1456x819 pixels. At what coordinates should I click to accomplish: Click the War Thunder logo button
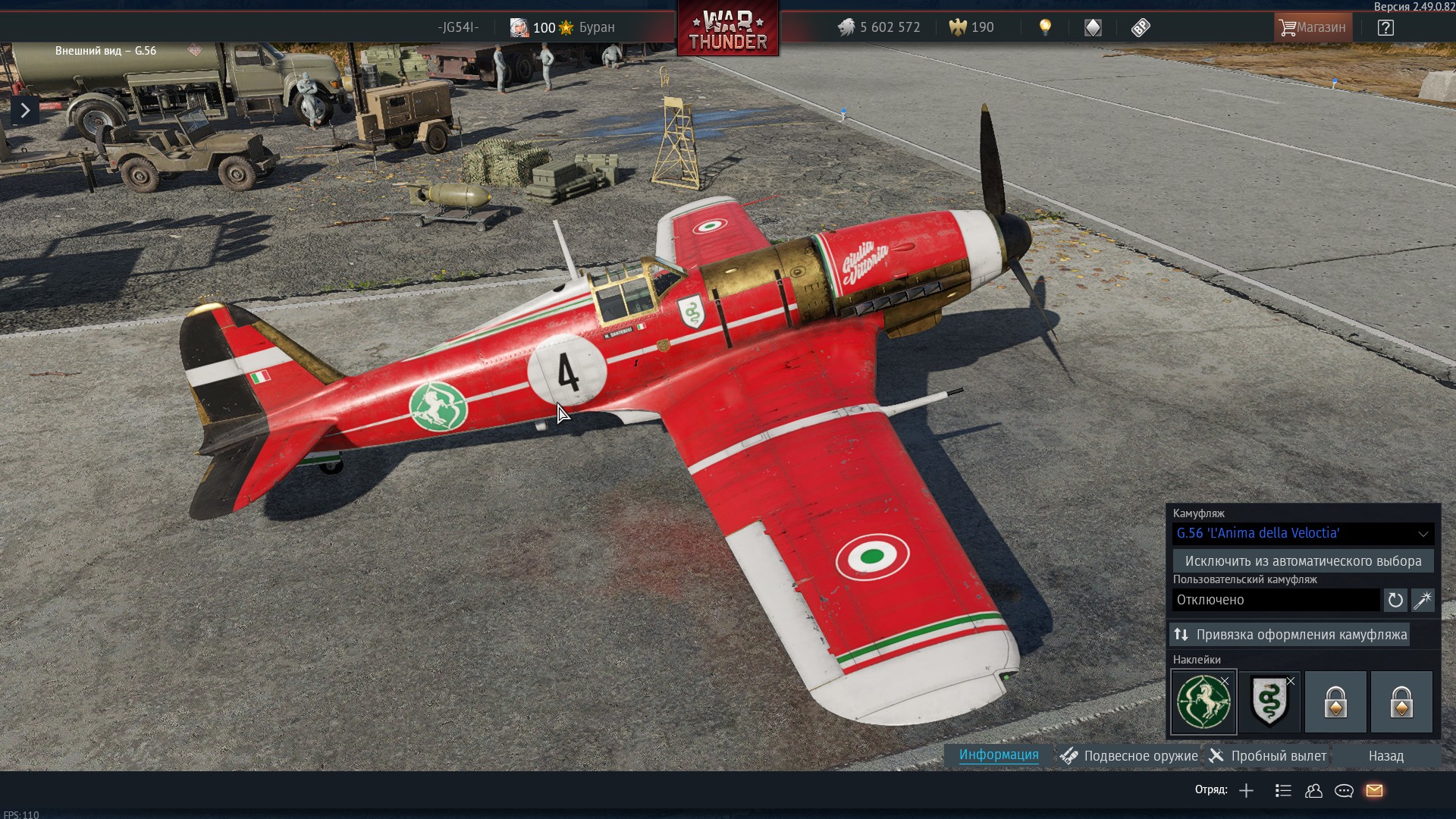(728, 30)
